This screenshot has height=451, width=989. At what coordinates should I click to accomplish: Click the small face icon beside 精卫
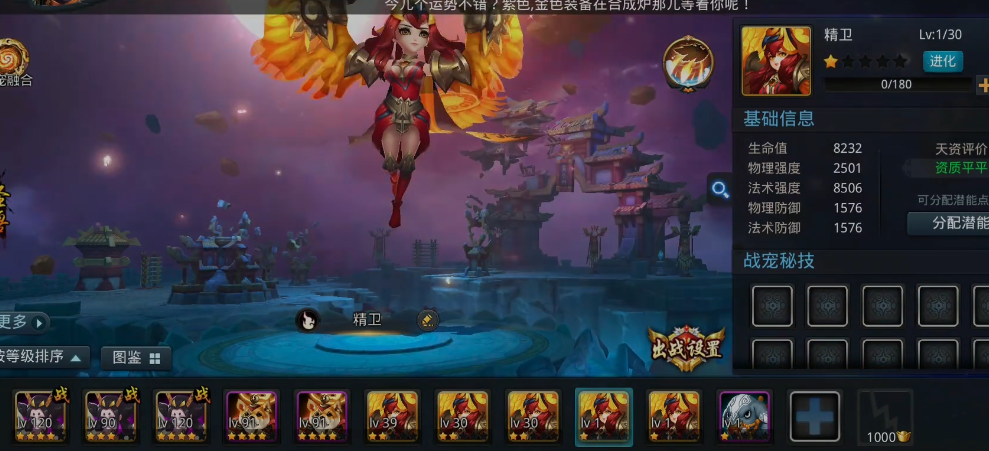308,320
